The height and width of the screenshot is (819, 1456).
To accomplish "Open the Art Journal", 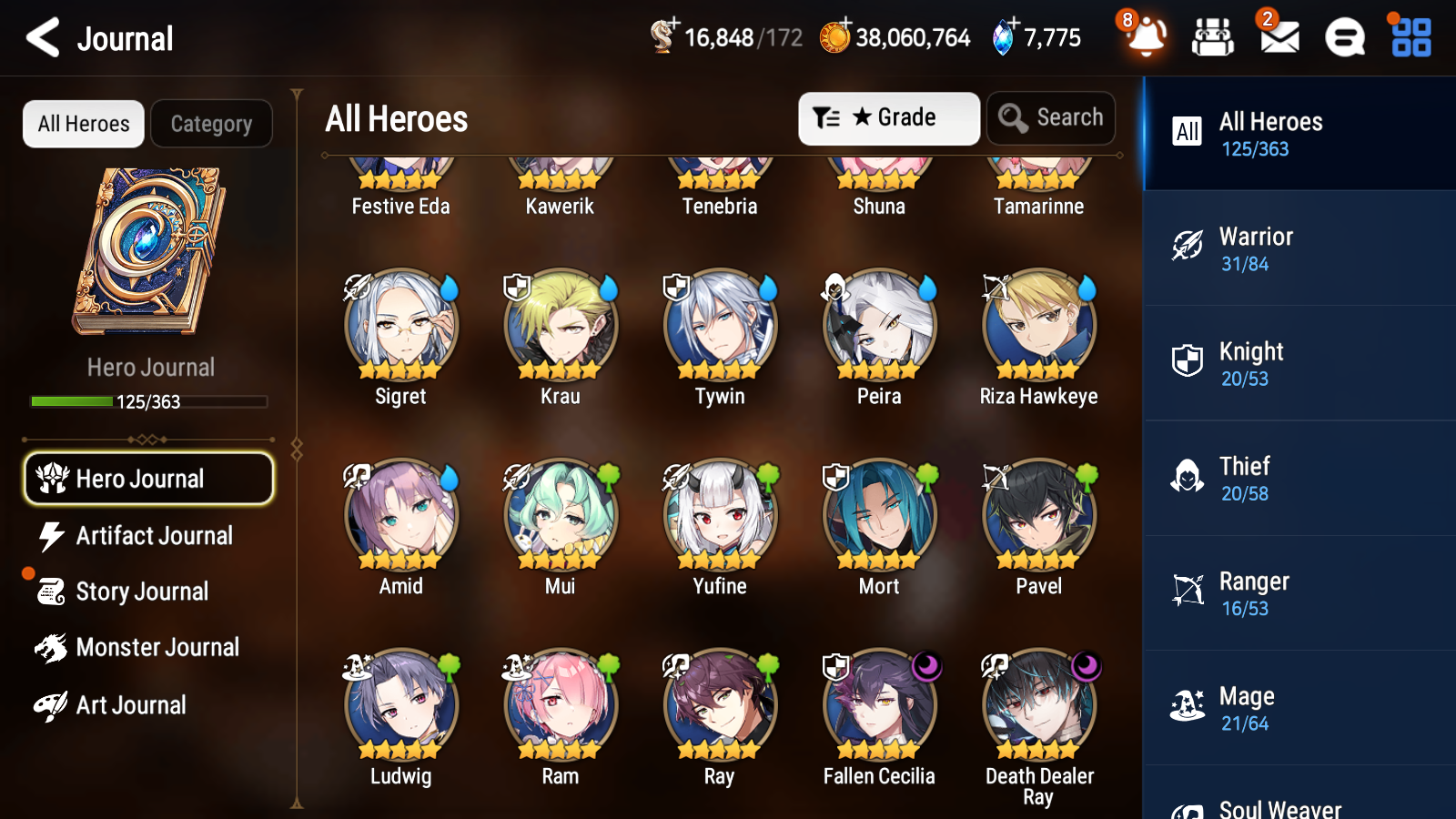I will 148,704.
